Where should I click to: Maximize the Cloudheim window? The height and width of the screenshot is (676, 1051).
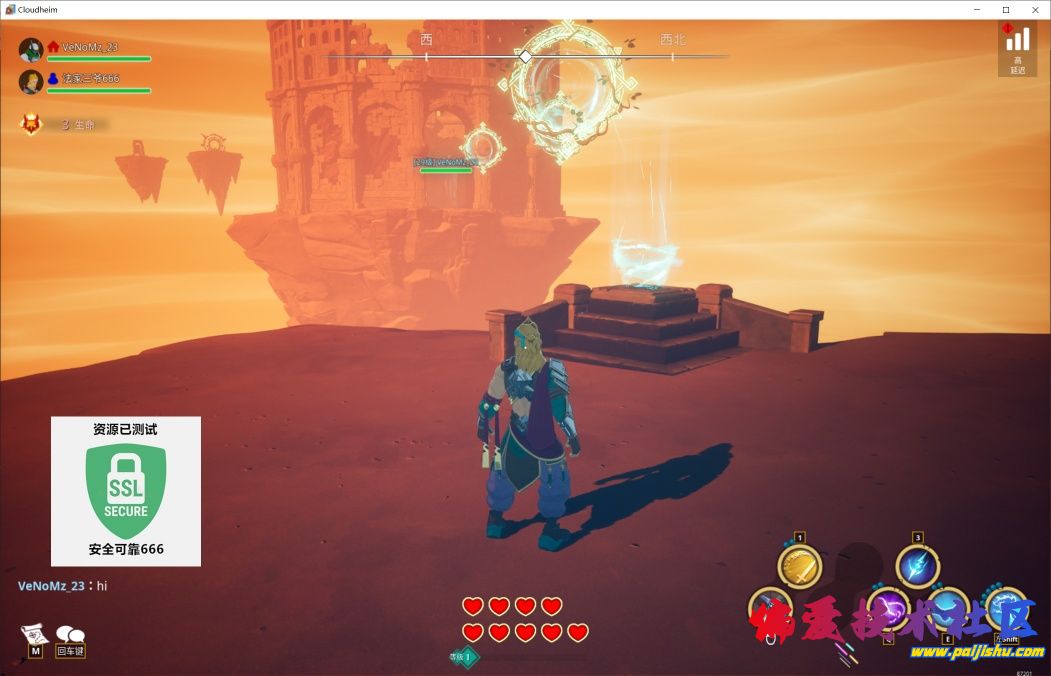pos(1005,9)
